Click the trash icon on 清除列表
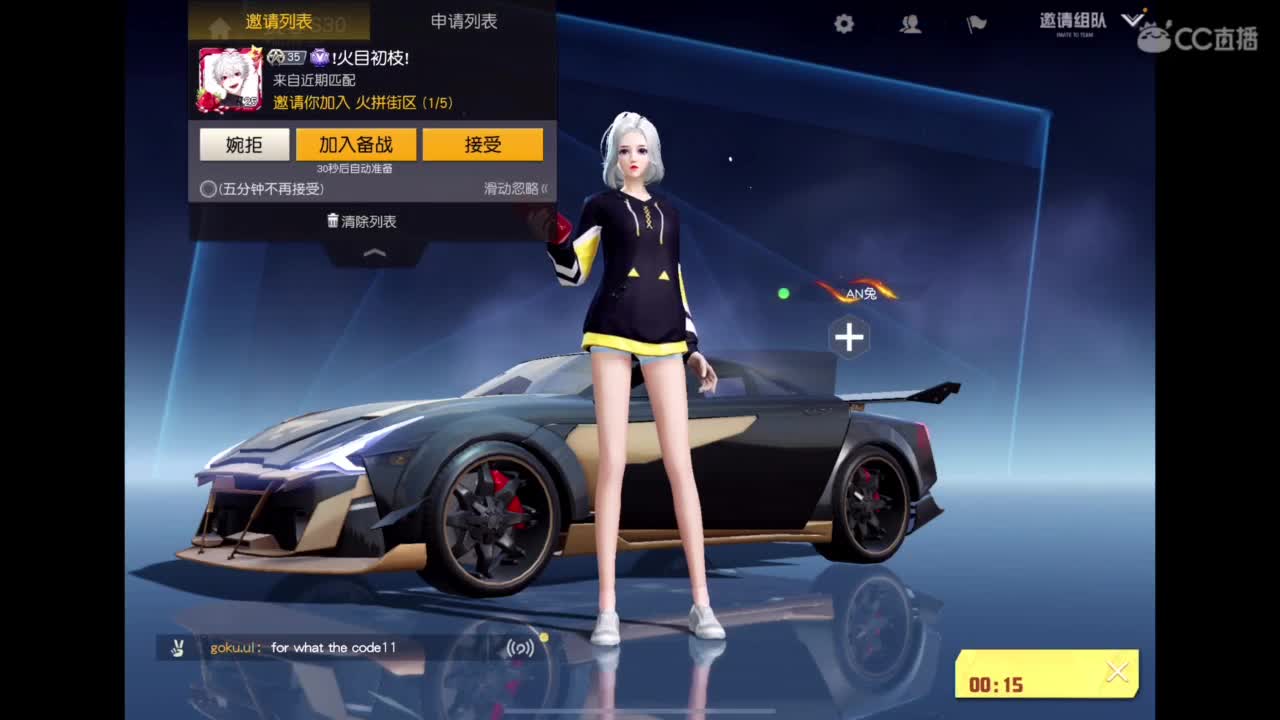 point(333,221)
